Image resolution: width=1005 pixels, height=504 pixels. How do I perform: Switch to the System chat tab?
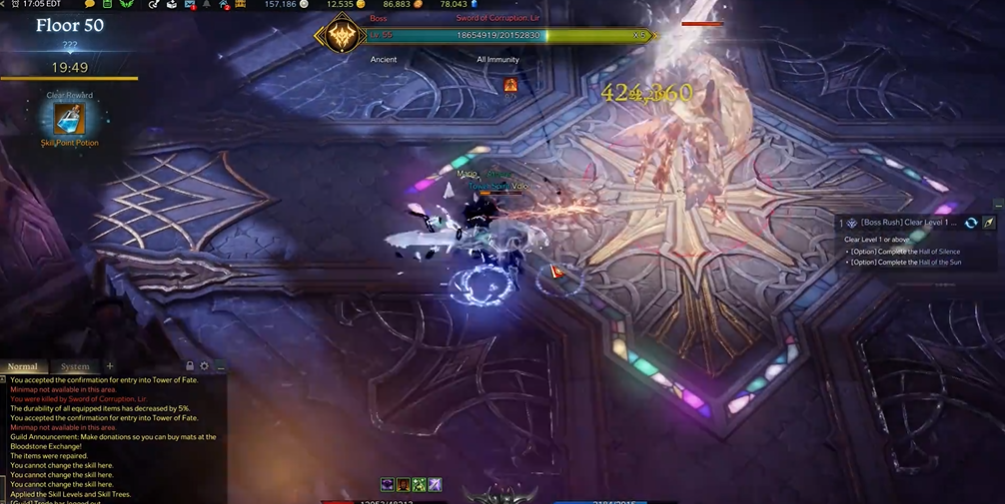75,367
